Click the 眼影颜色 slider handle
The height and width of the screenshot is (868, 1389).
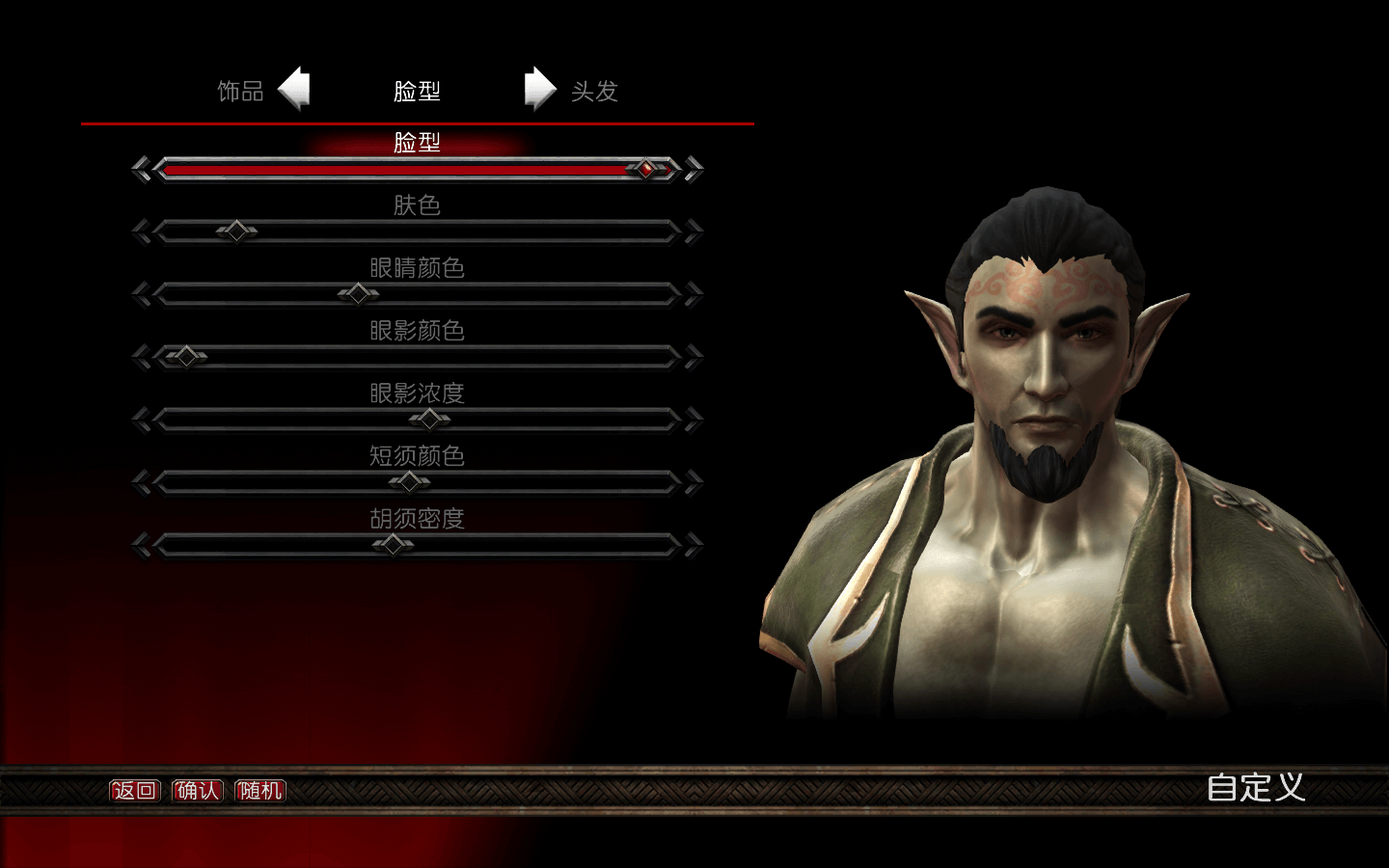pyautogui.click(x=185, y=357)
